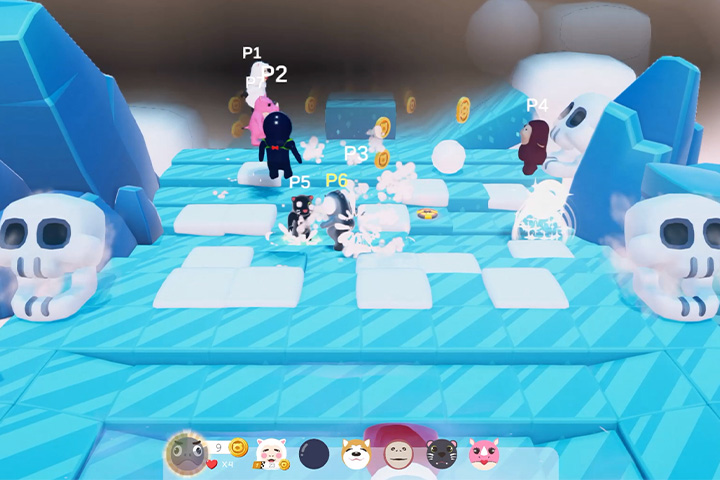Click the sloth face player avatar
The width and height of the screenshot is (720, 480).
coord(399,454)
